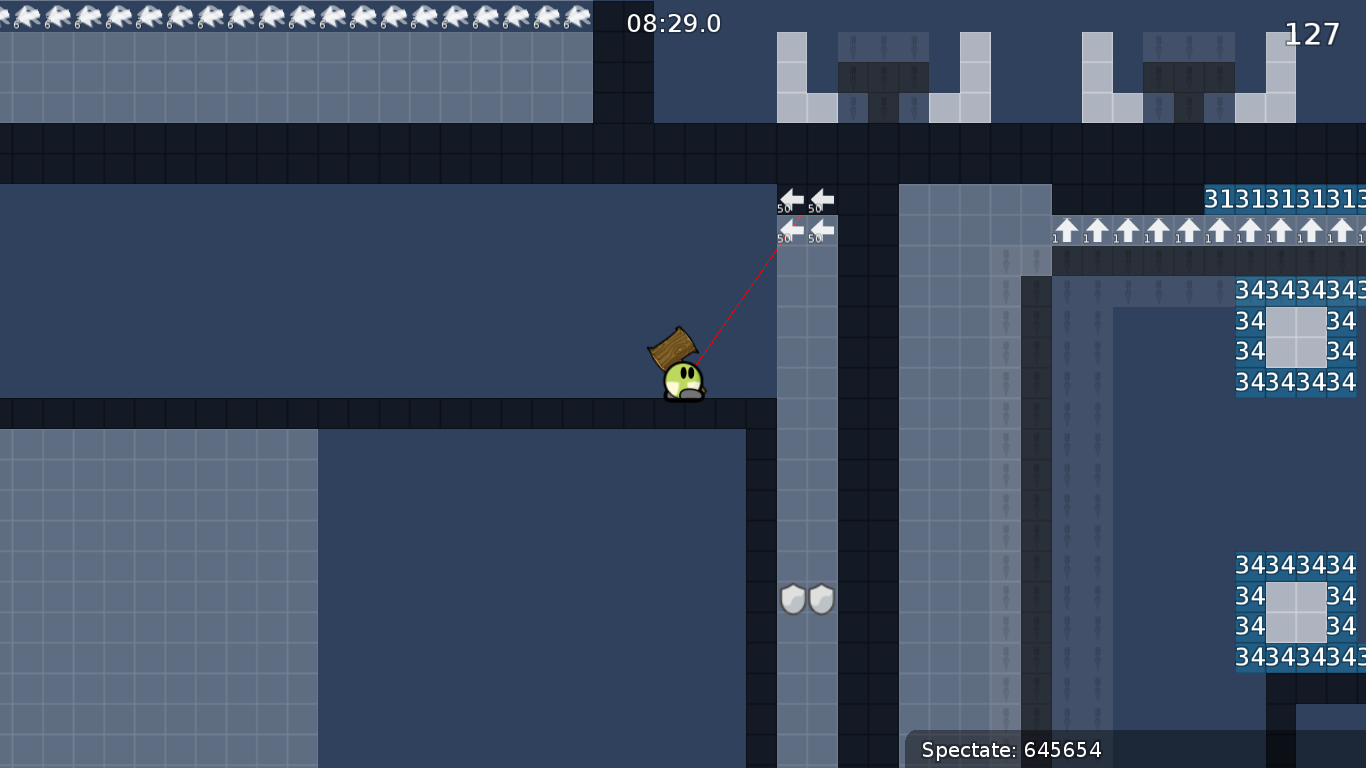Toggle the left shield in the shield pair
The width and height of the screenshot is (1366, 768).
[791, 598]
